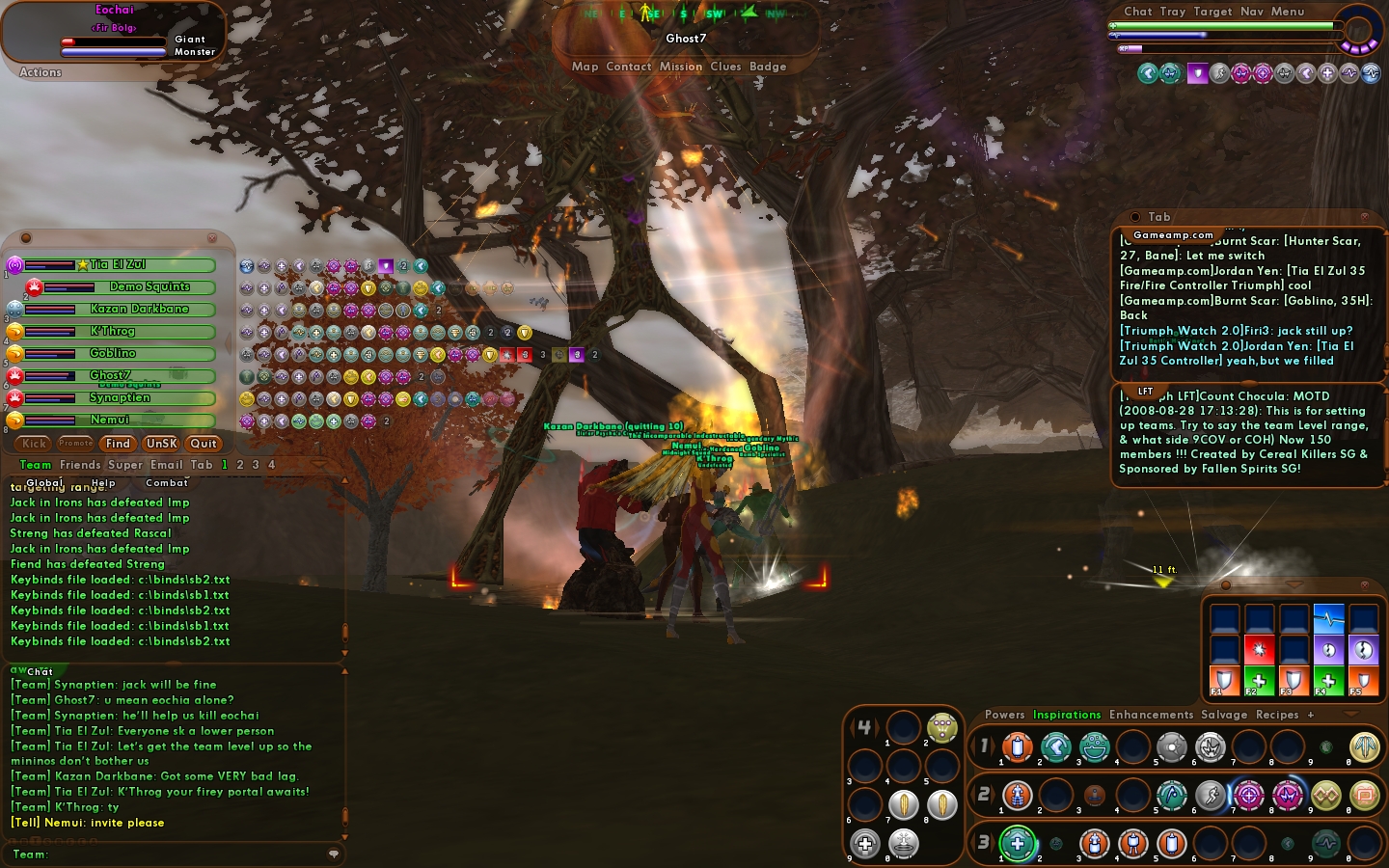The image size is (1389, 868).
Task: Open the Contact list
Action: [629, 67]
